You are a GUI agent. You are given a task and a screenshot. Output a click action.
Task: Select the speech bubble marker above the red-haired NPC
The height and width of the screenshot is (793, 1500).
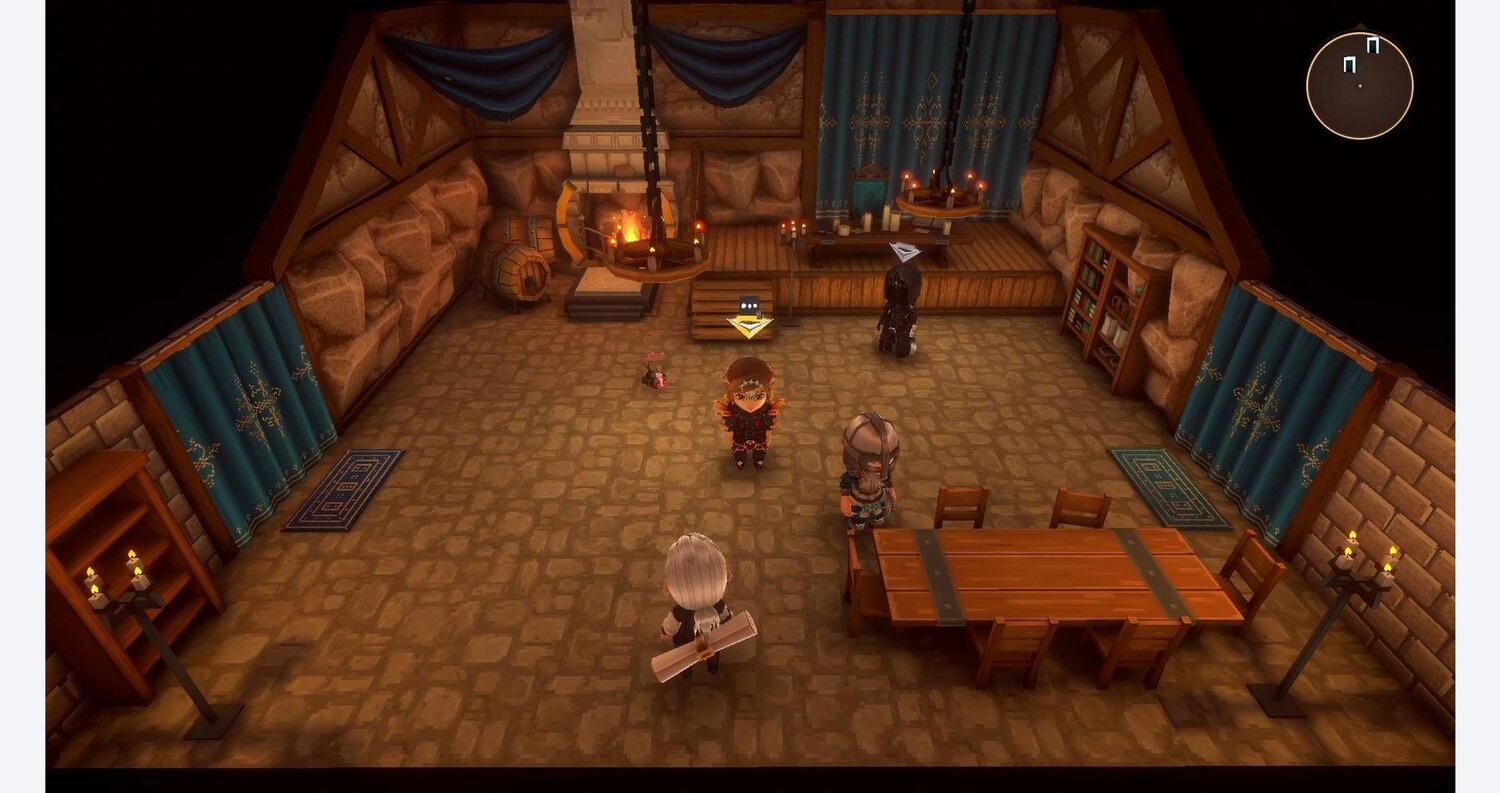tap(749, 306)
